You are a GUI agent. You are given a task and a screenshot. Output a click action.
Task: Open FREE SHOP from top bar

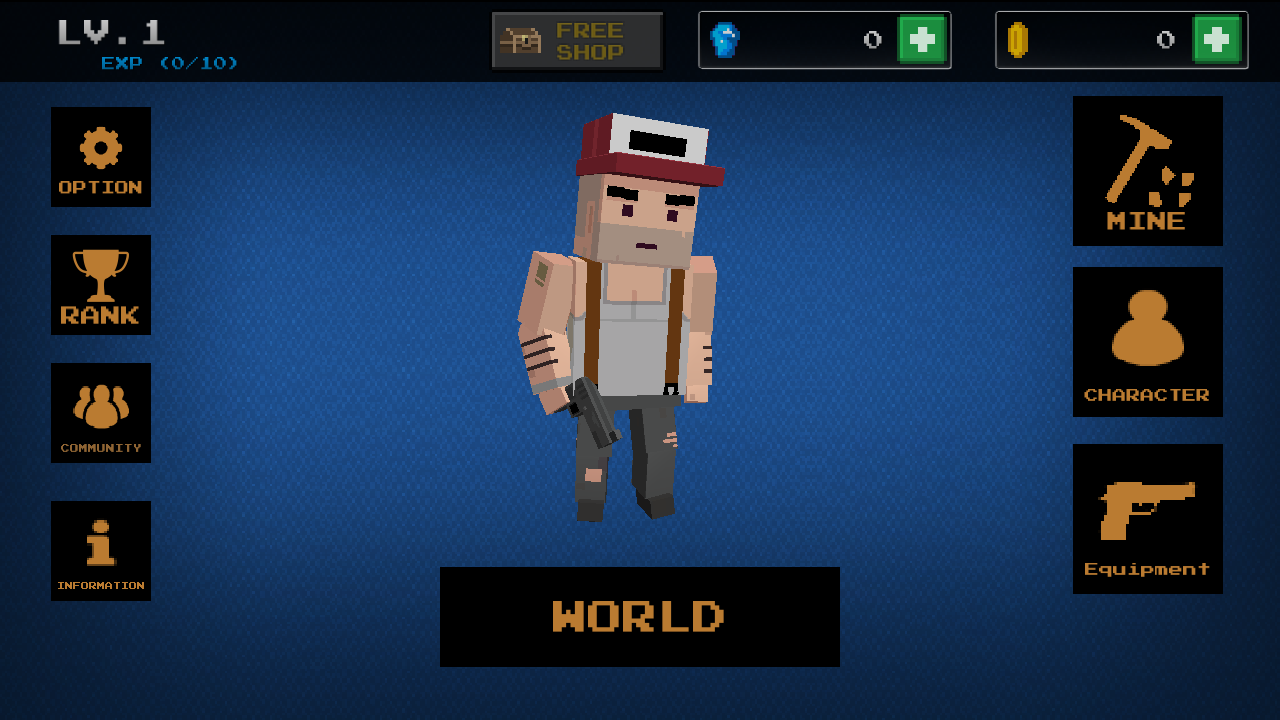[x=575, y=40]
